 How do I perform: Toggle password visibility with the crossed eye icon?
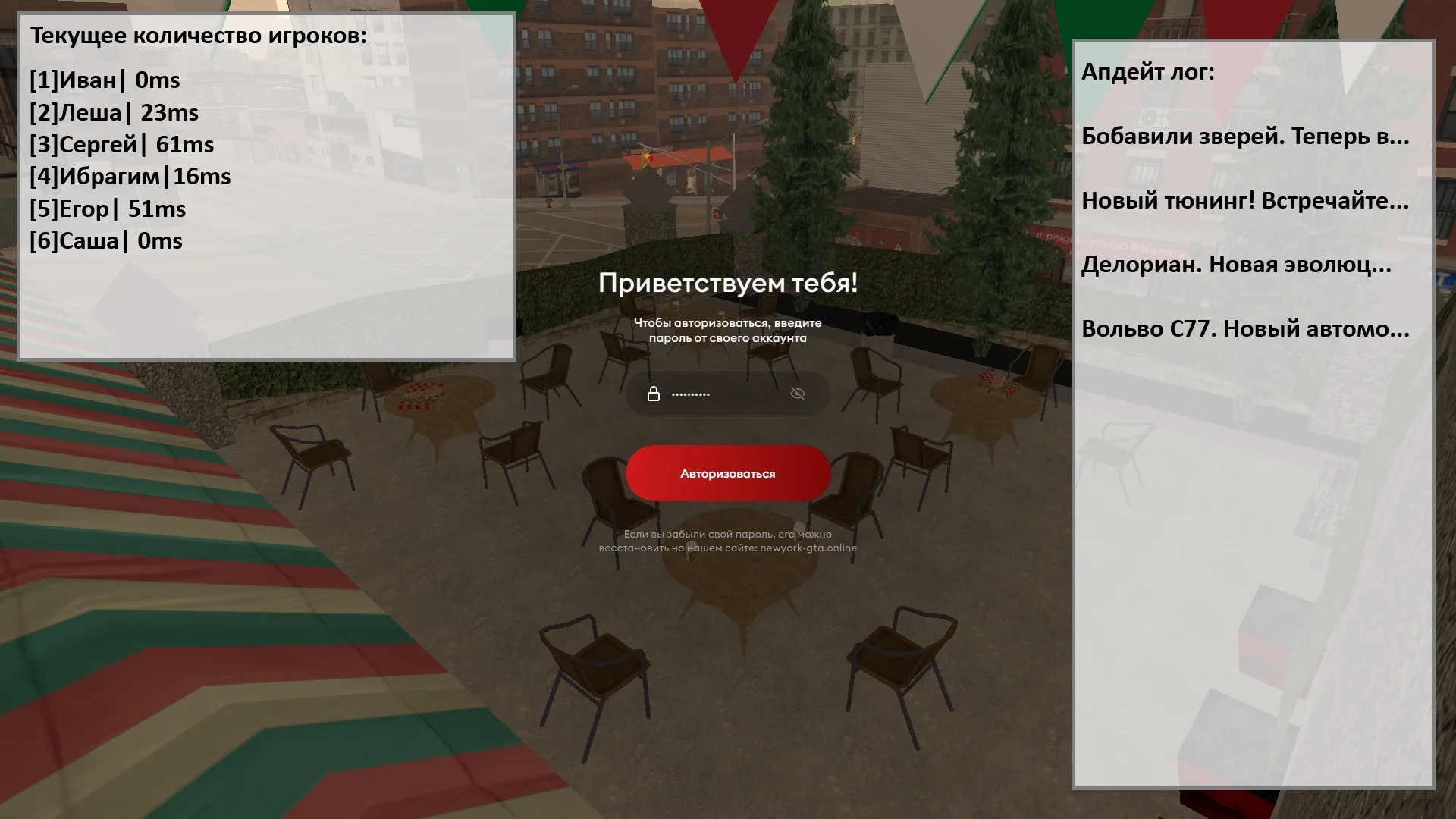(798, 394)
